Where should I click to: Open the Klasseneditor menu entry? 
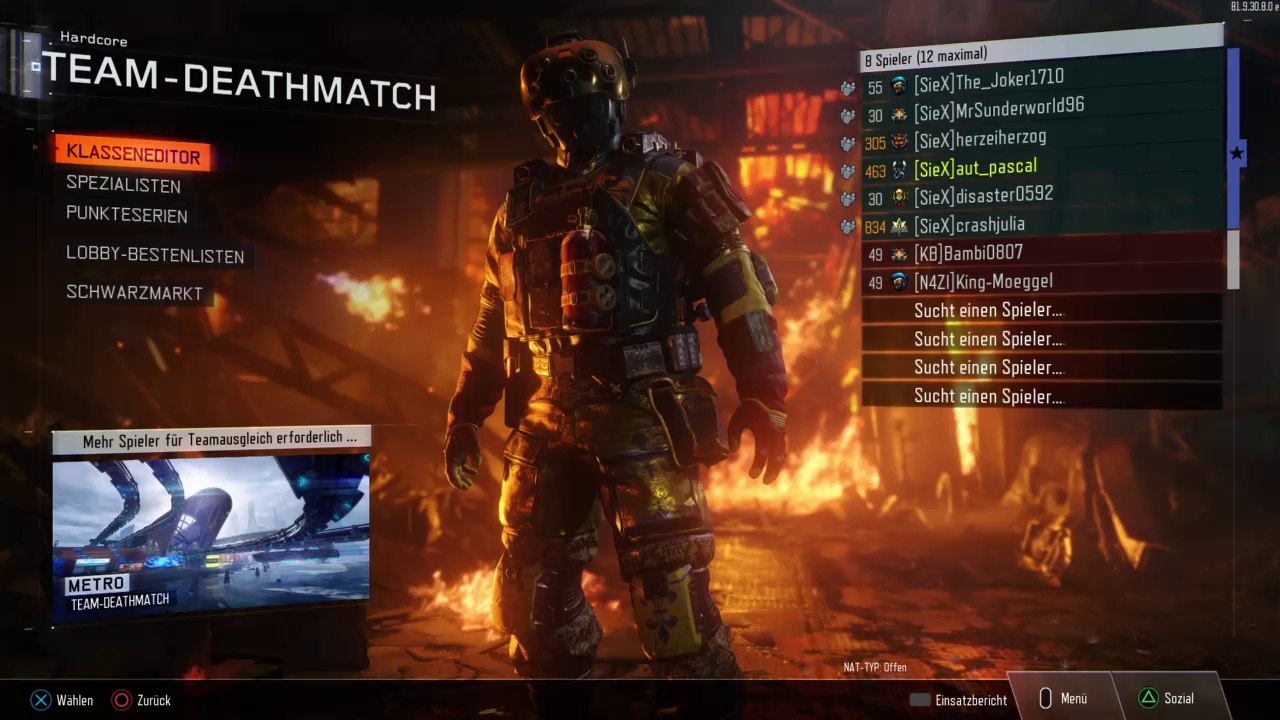point(133,155)
